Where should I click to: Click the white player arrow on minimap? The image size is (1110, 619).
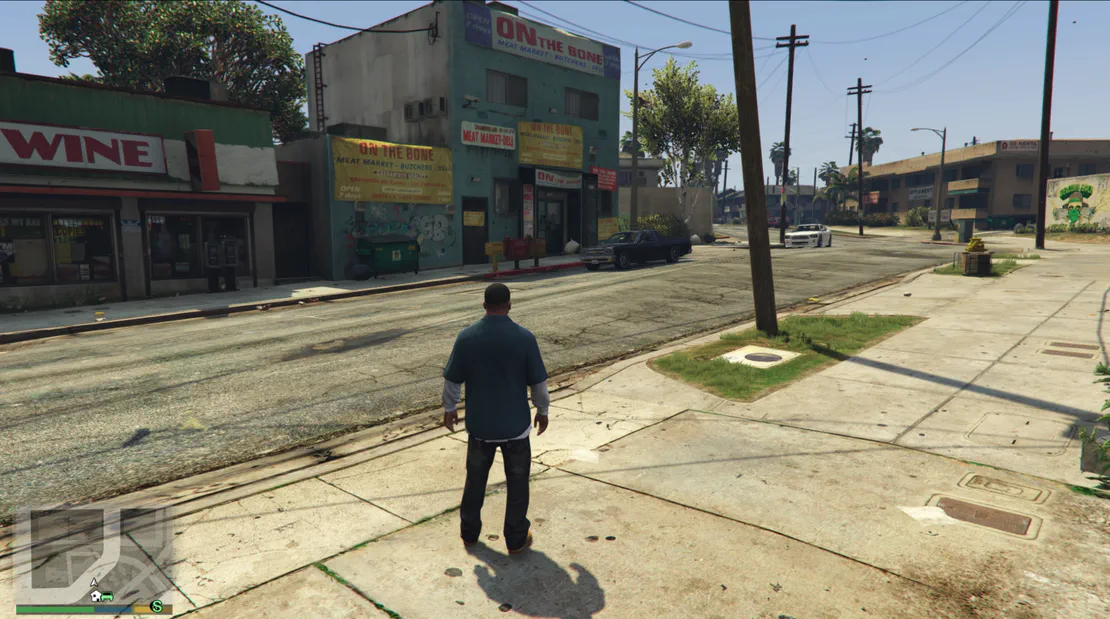pyautogui.click(x=94, y=580)
